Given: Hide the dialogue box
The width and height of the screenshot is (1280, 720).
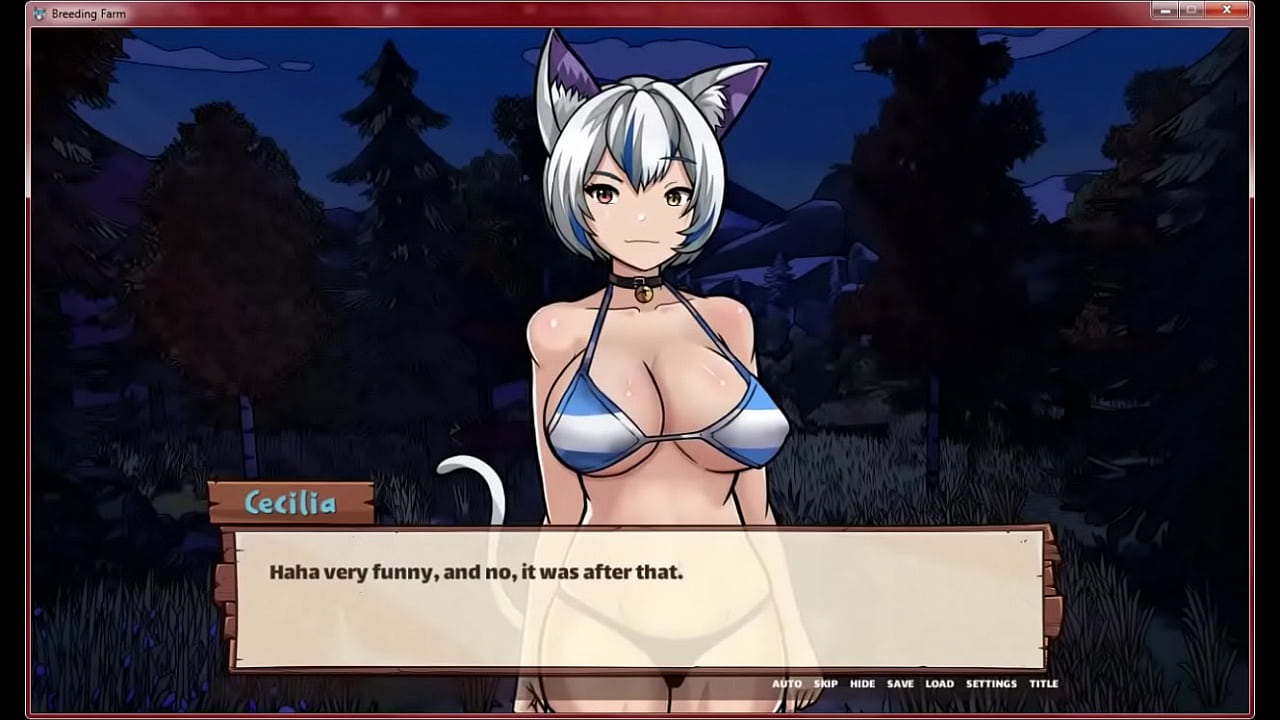Looking at the screenshot, I should (x=862, y=684).
